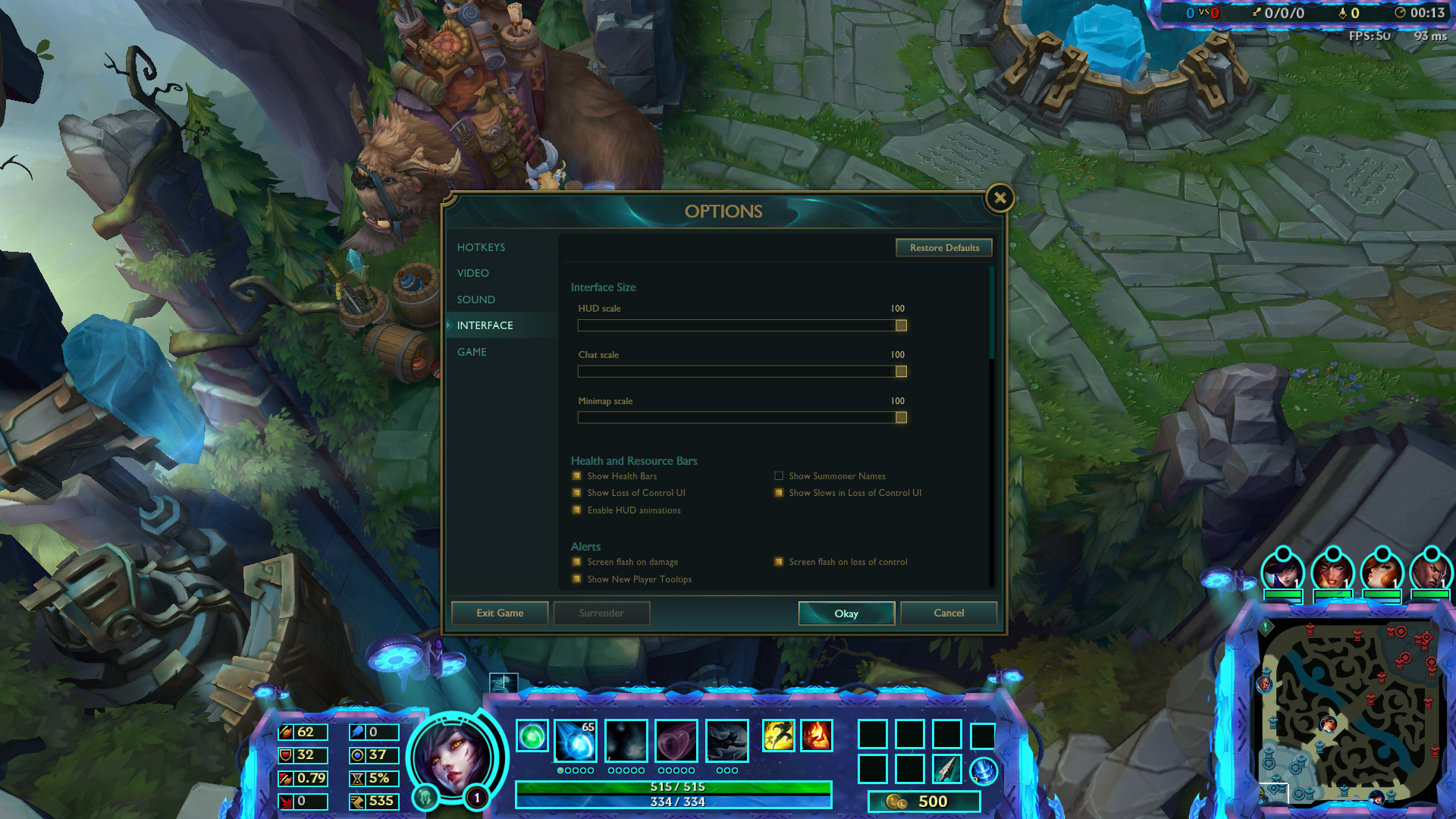Open the Sound settings section
This screenshot has width=1456, height=819.
[475, 300]
